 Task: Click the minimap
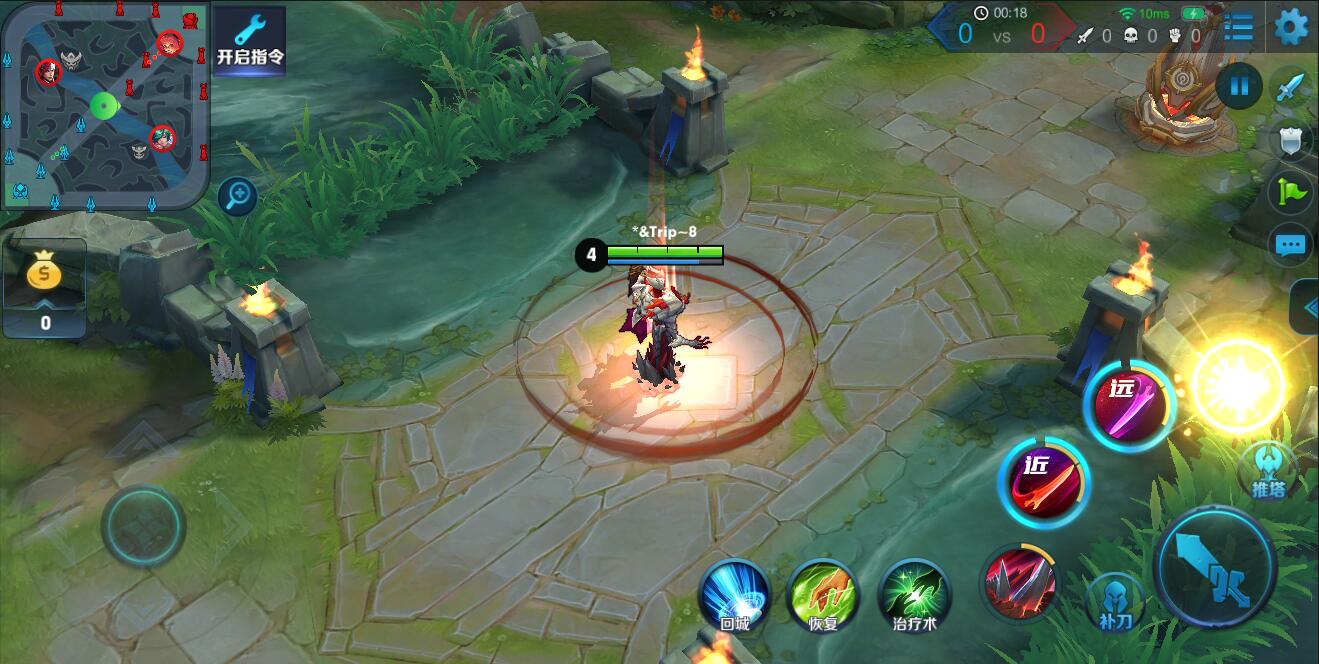[104, 104]
